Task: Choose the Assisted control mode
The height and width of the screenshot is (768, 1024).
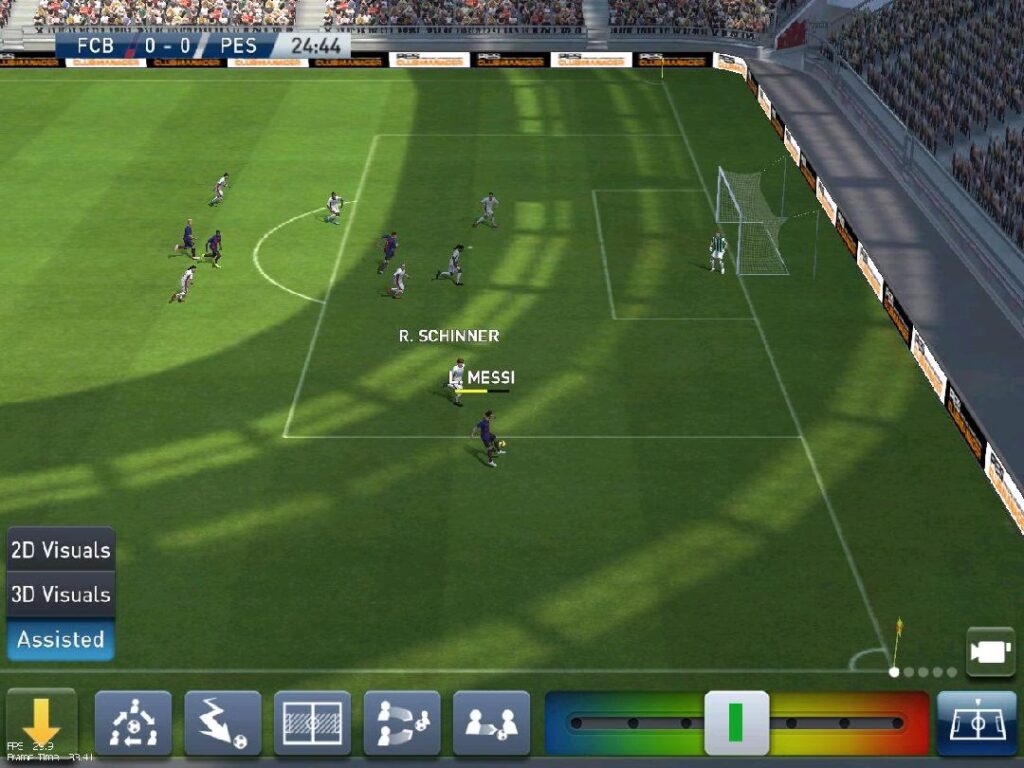Action: click(60, 639)
